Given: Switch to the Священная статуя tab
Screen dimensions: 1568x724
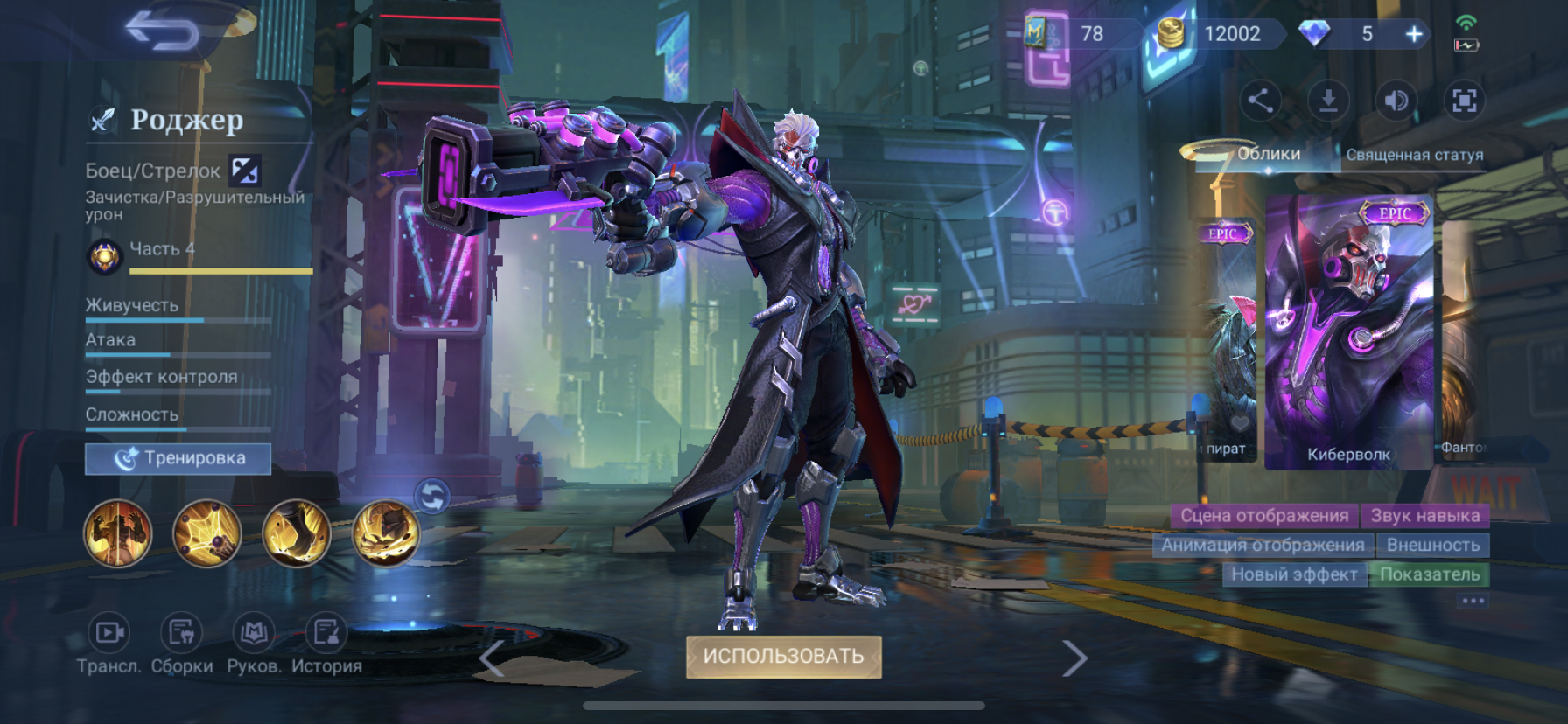Looking at the screenshot, I should (1414, 155).
